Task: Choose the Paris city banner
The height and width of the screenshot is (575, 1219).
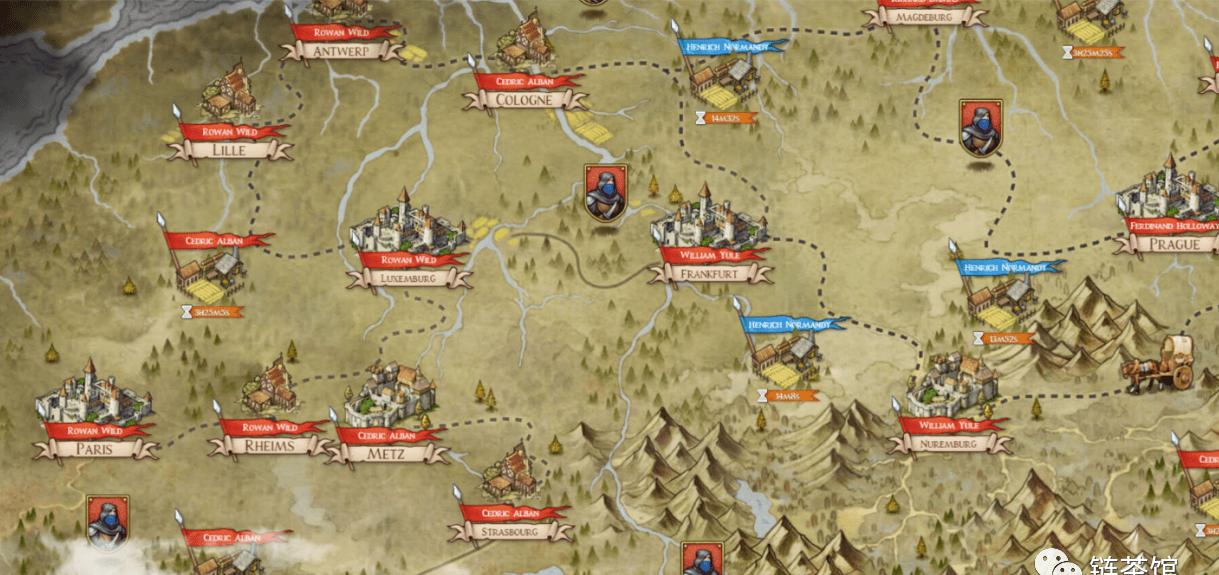Action: click(x=96, y=449)
